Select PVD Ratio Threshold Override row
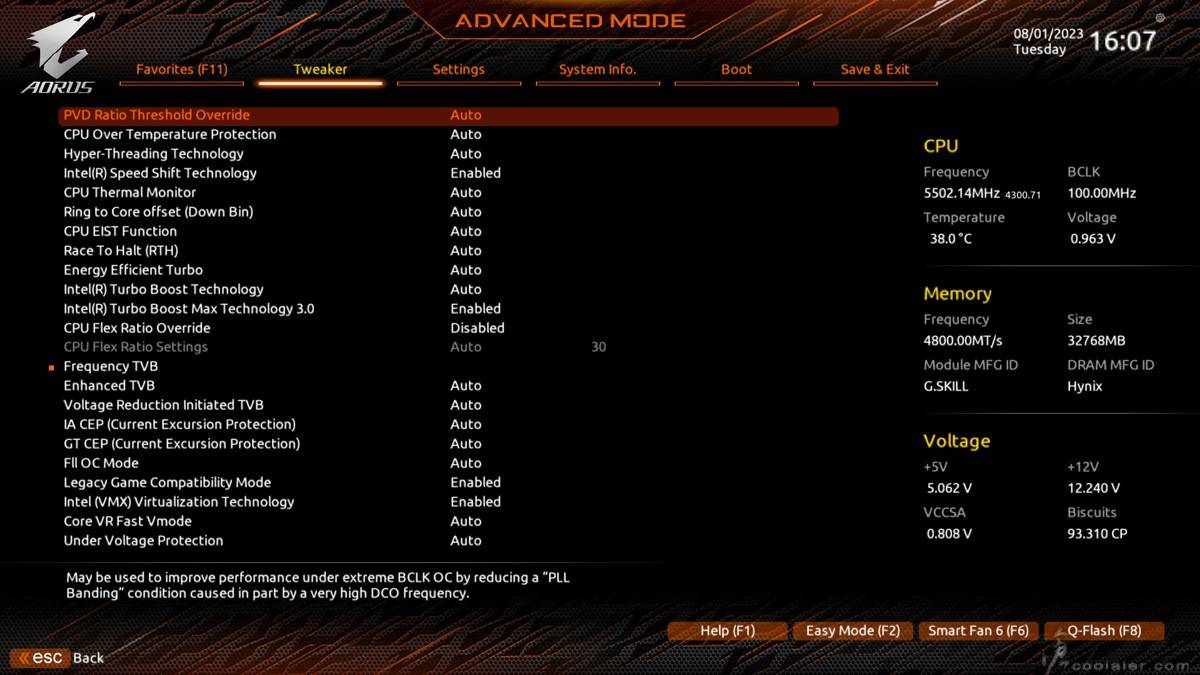 [157, 115]
